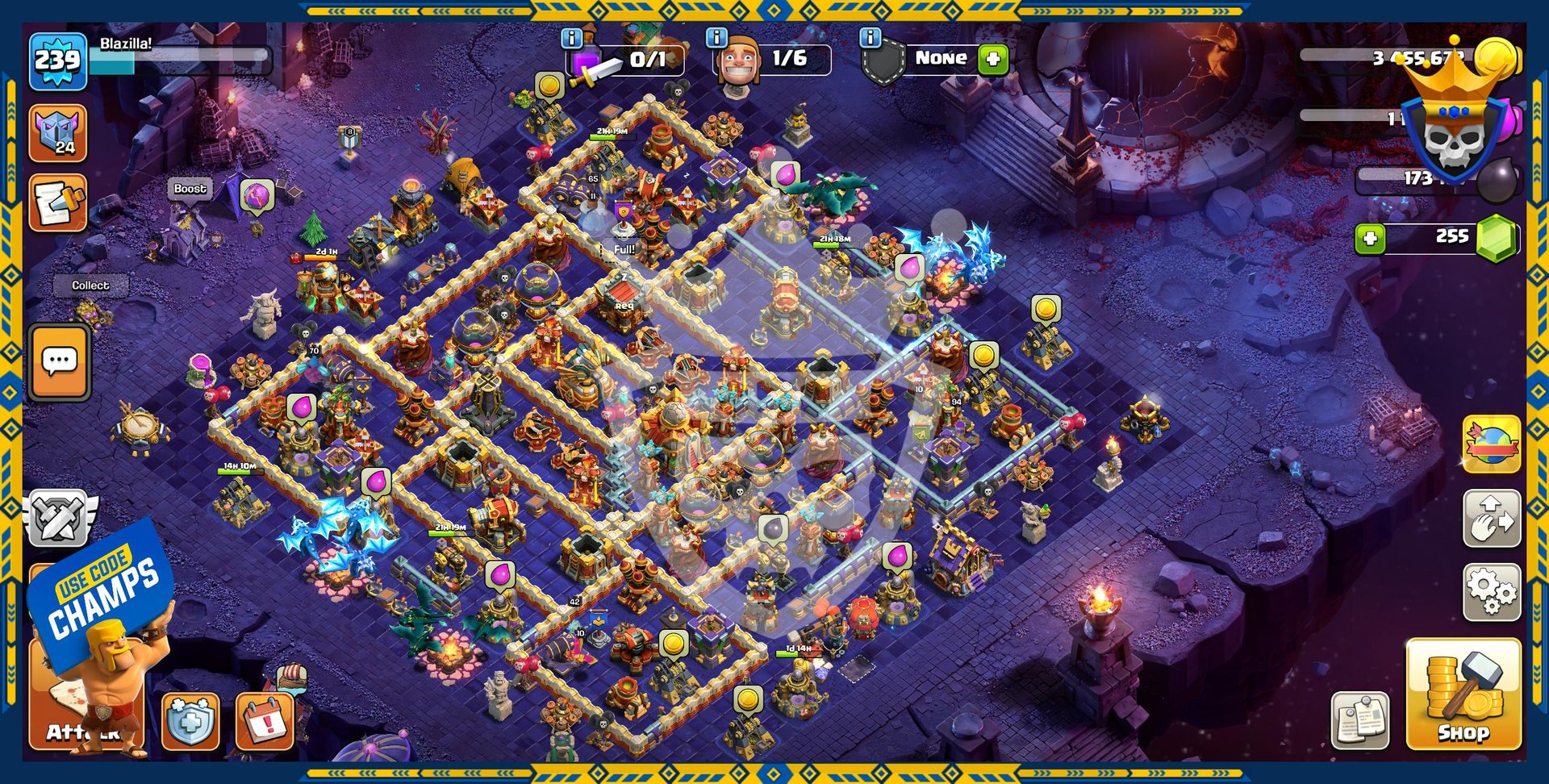Open the scroll and pencil icon
This screenshot has width=1549, height=784.
point(58,202)
